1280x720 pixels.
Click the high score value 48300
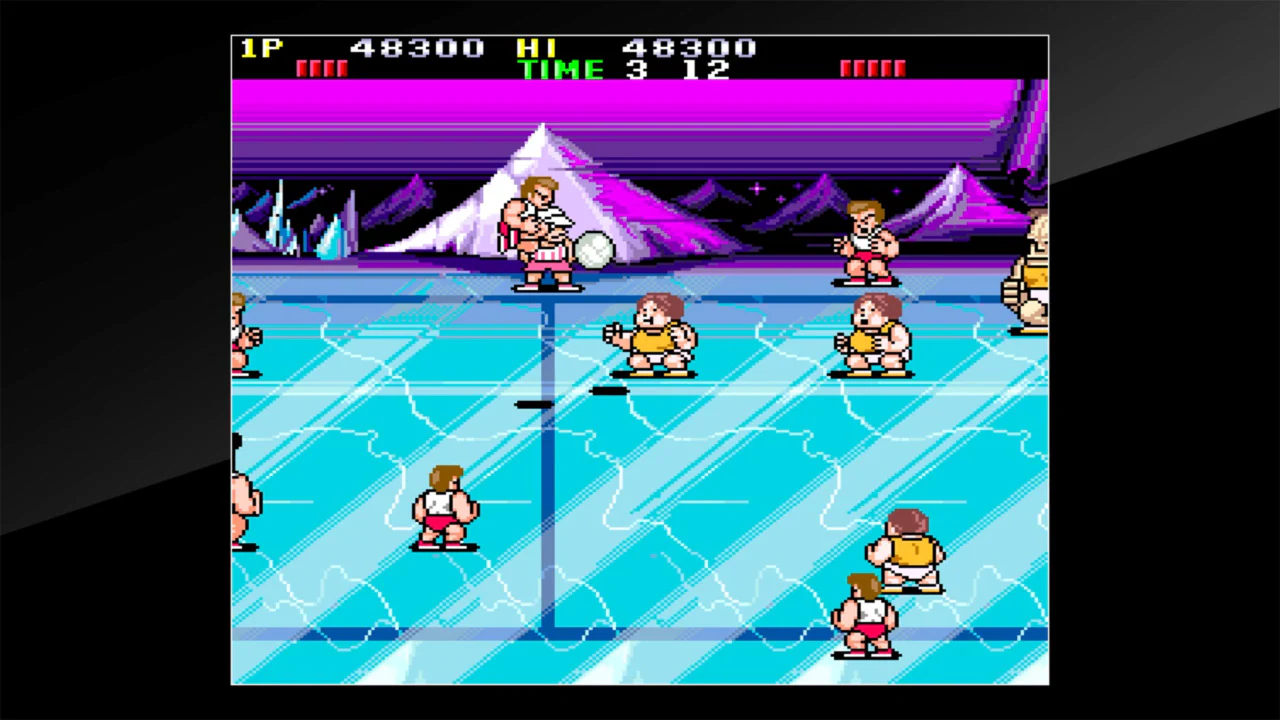(690, 47)
